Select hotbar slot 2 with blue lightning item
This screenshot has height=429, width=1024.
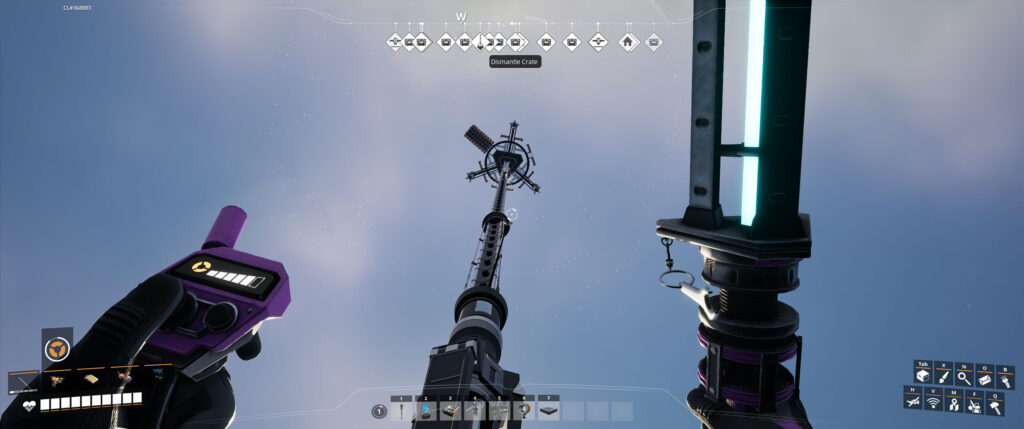425,410
